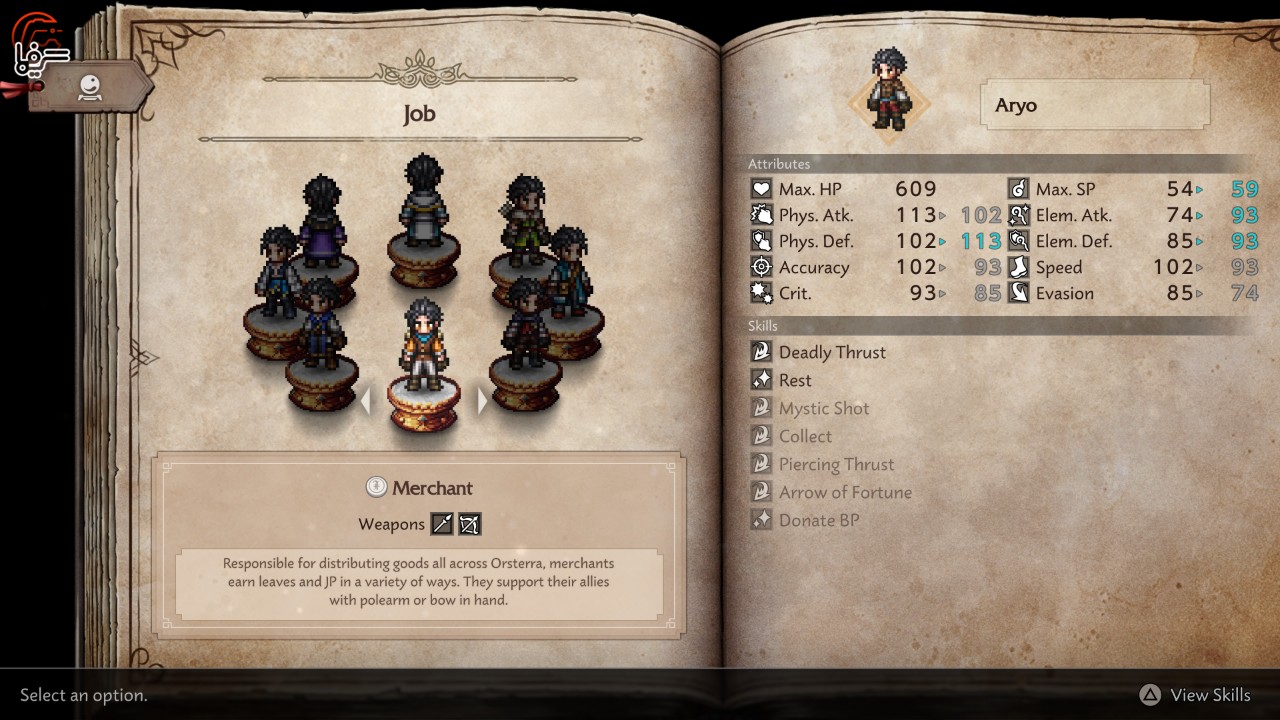Click the Rest skill icon

761,379
